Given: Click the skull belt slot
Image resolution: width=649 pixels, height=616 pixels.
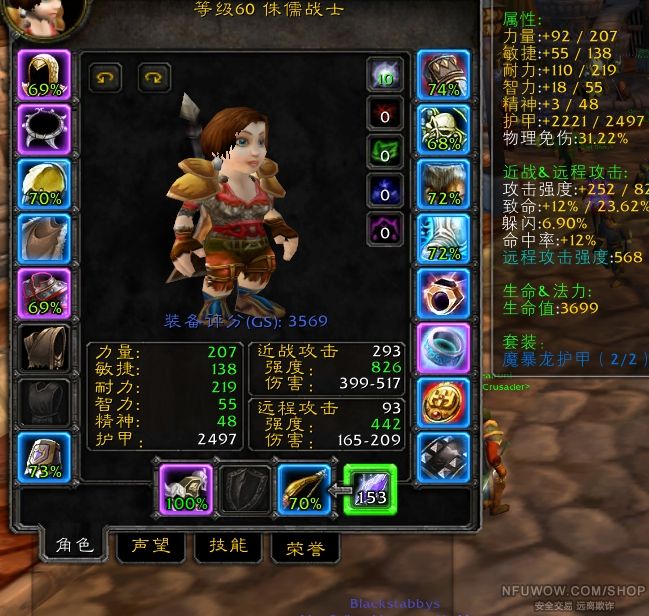Looking at the screenshot, I should [x=443, y=129].
